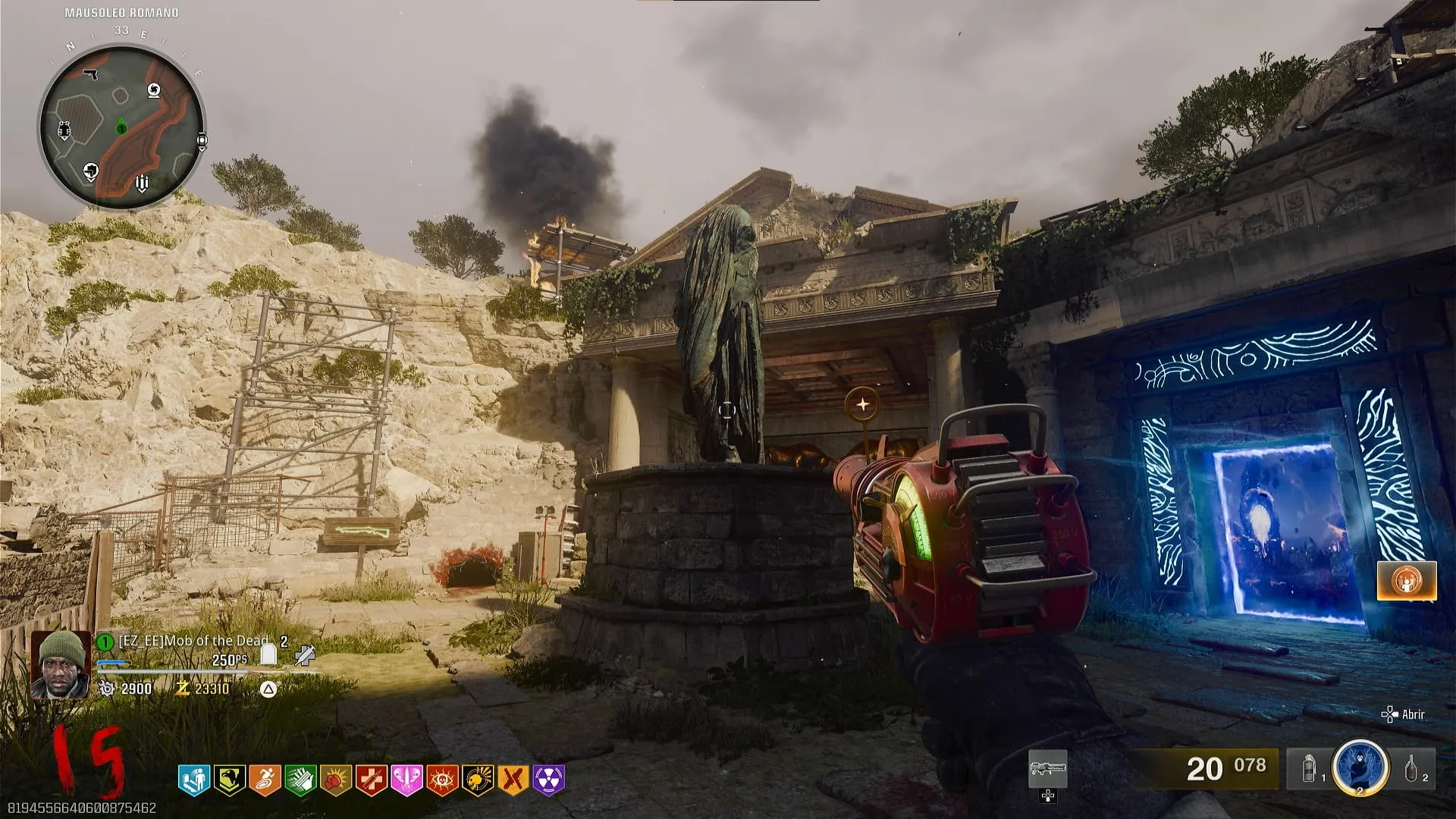Screen dimensions: 1456x819
Task: Select the pink skulls perk icon
Action: pos(406,780)
